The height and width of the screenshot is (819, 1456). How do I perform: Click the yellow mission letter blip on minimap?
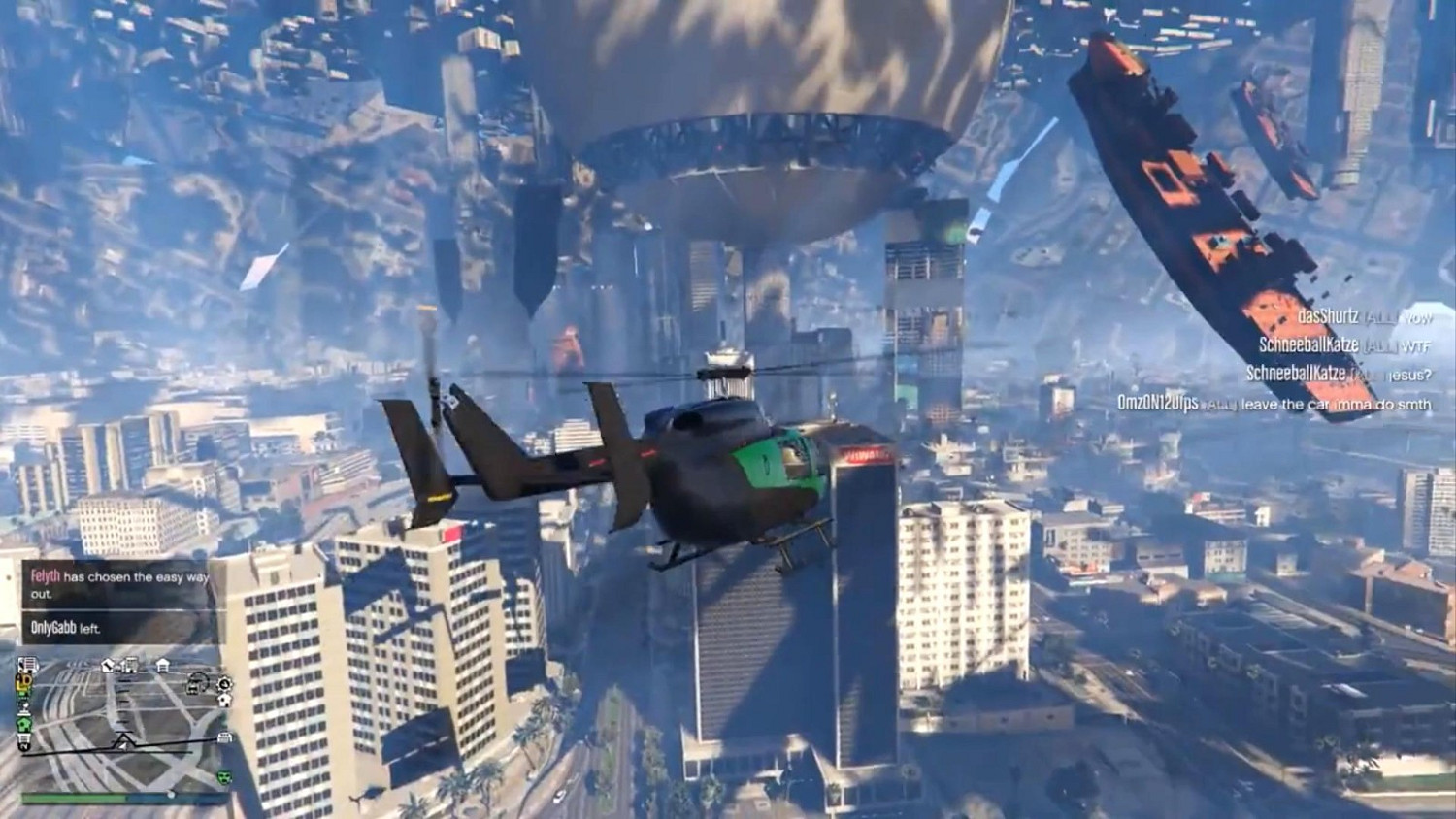26,682
